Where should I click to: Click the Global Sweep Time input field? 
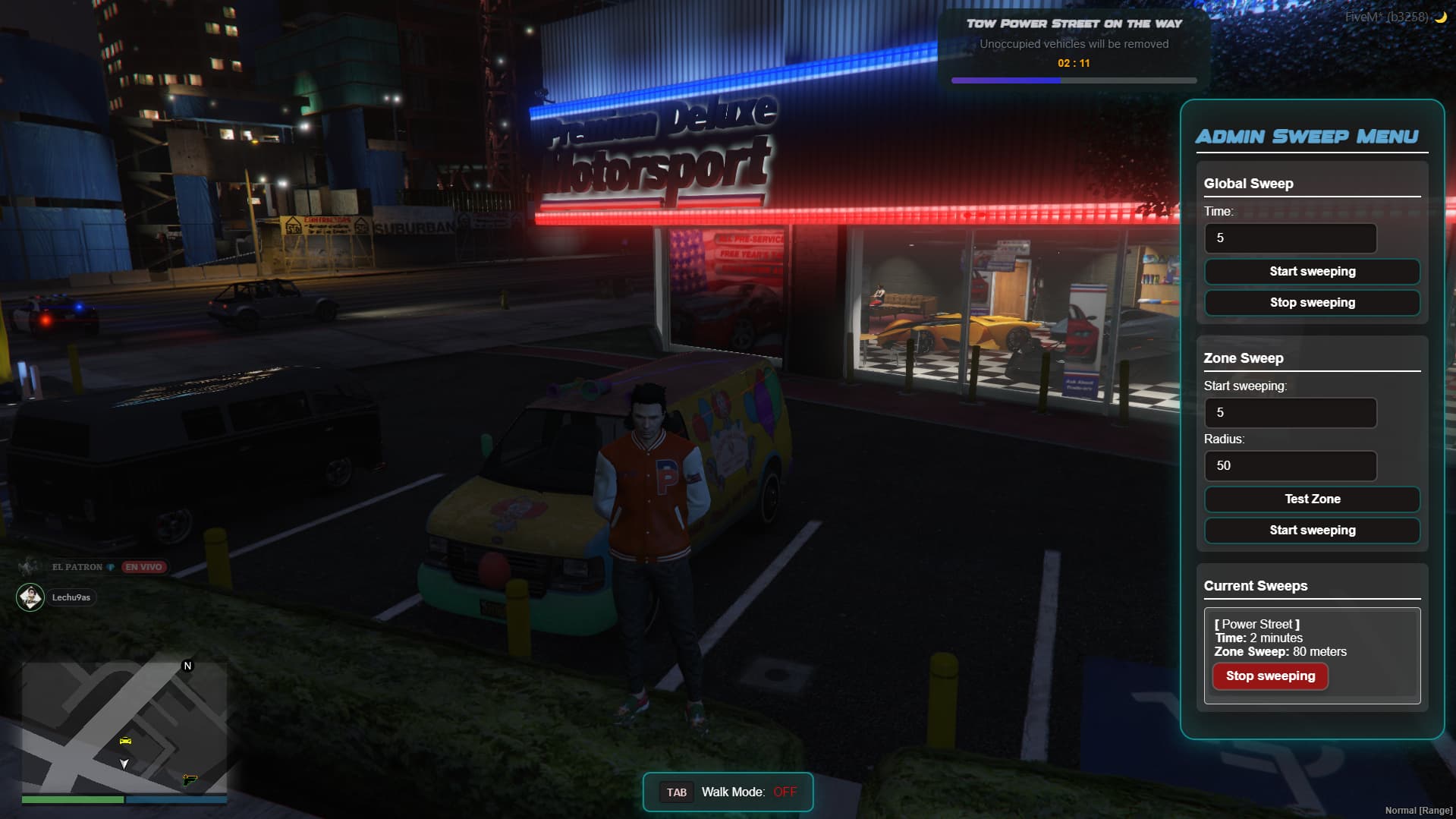(x=1290, y=238)
